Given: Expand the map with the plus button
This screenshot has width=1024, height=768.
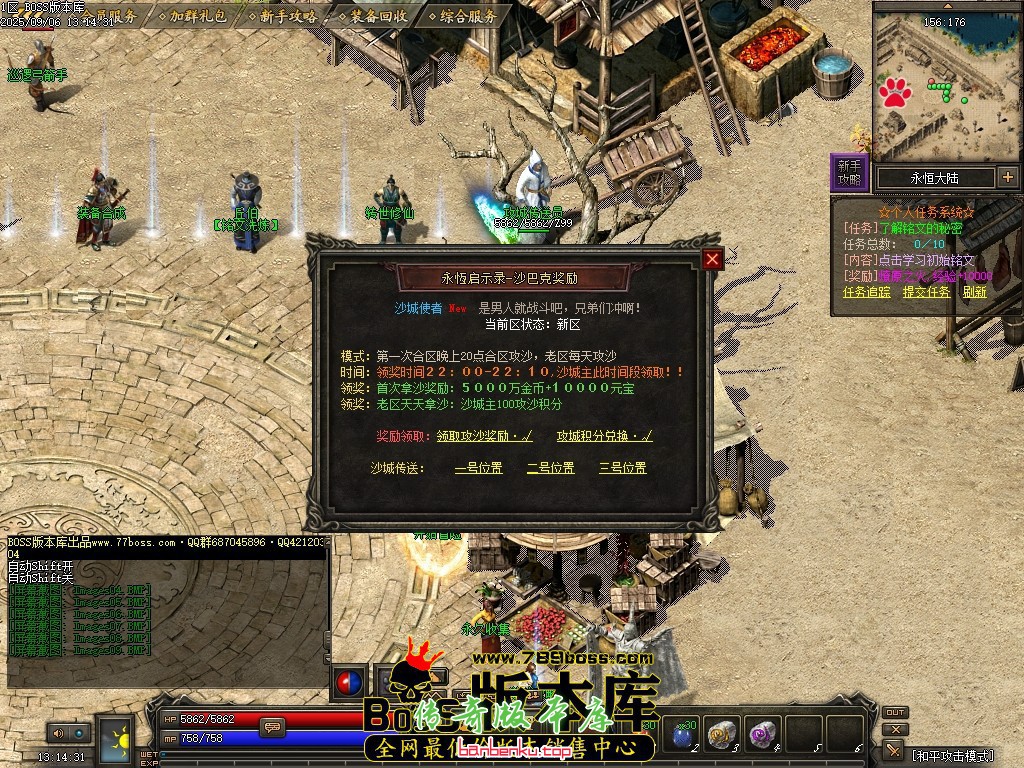Looking at the screenshot, I should (x=1007, y=178).
